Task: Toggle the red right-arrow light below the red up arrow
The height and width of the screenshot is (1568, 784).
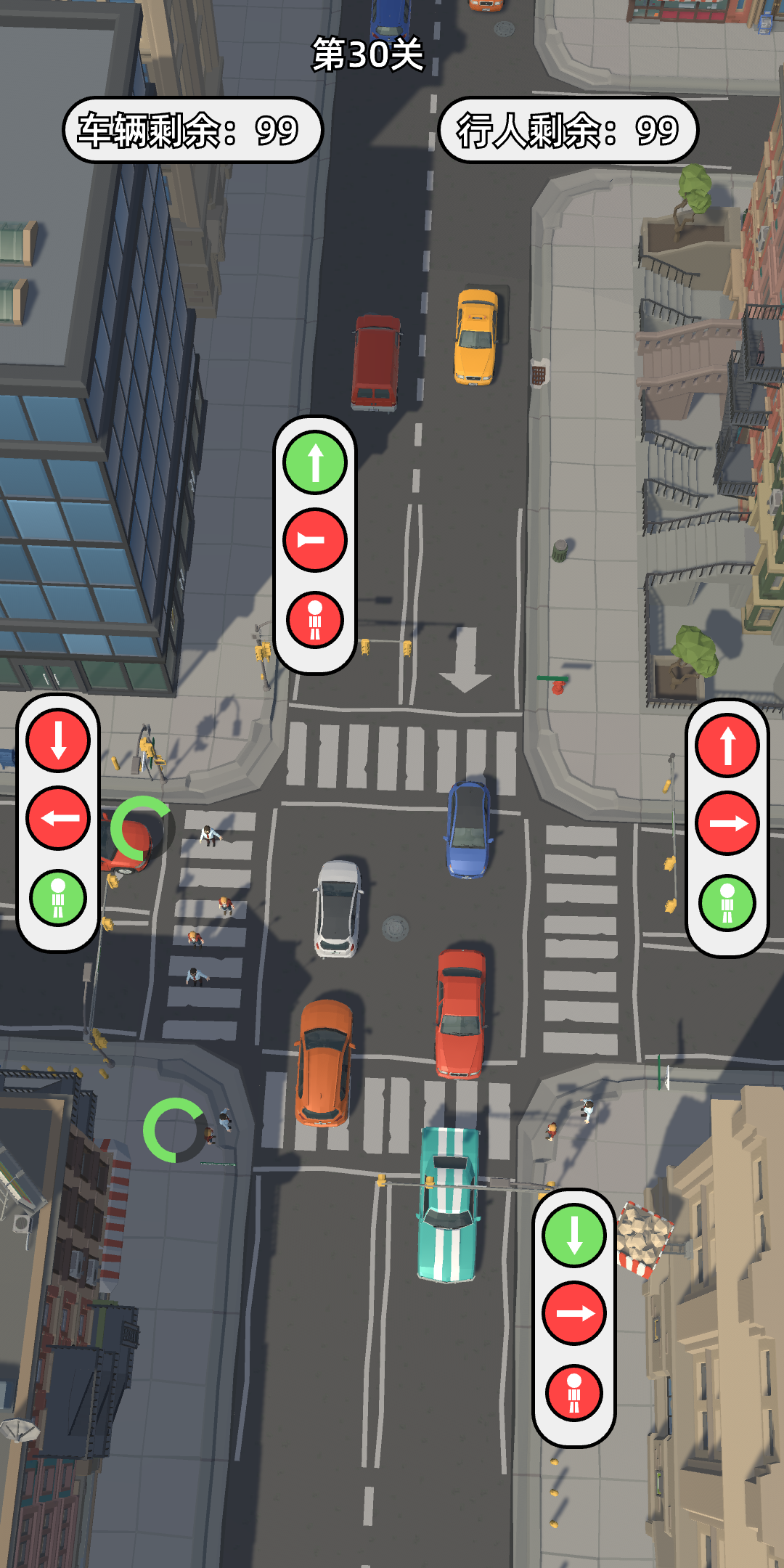Action: pyautogui.click(x=727, y=823)
